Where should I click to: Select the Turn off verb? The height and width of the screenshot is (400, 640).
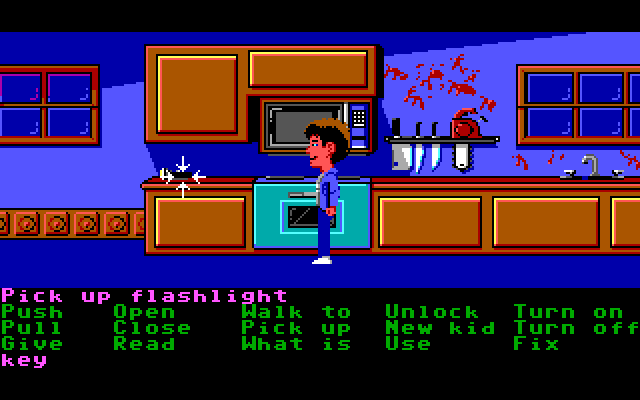(x=576, y=328)
